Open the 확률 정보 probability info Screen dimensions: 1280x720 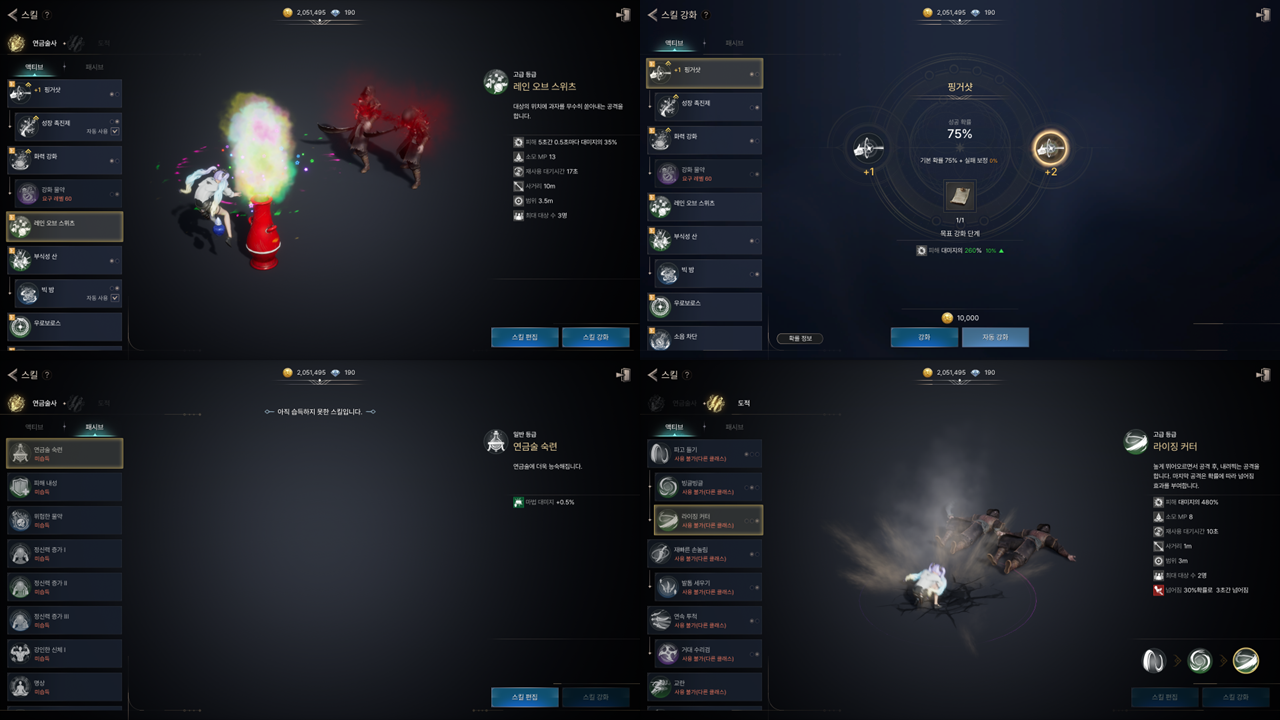pyautogui.click(x=799, y=338)
